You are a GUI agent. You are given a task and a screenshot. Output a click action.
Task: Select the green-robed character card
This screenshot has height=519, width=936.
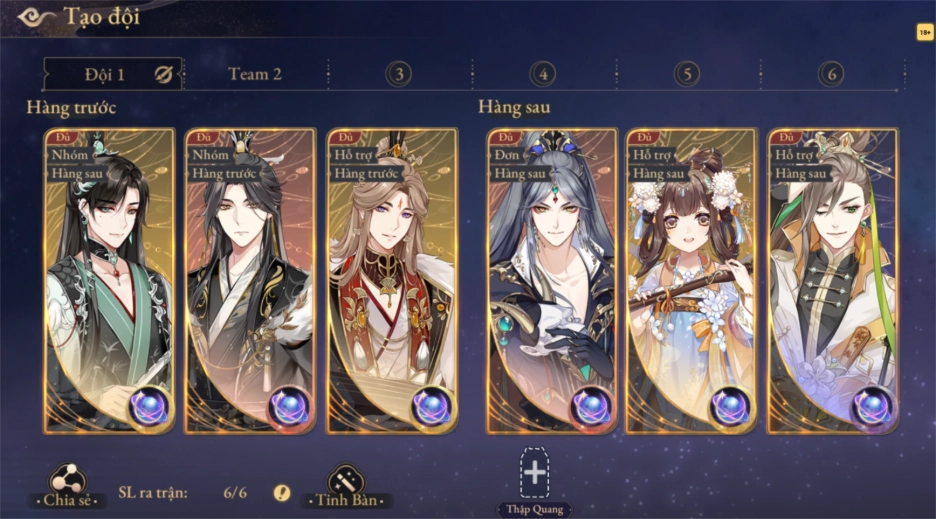point(109,281)
